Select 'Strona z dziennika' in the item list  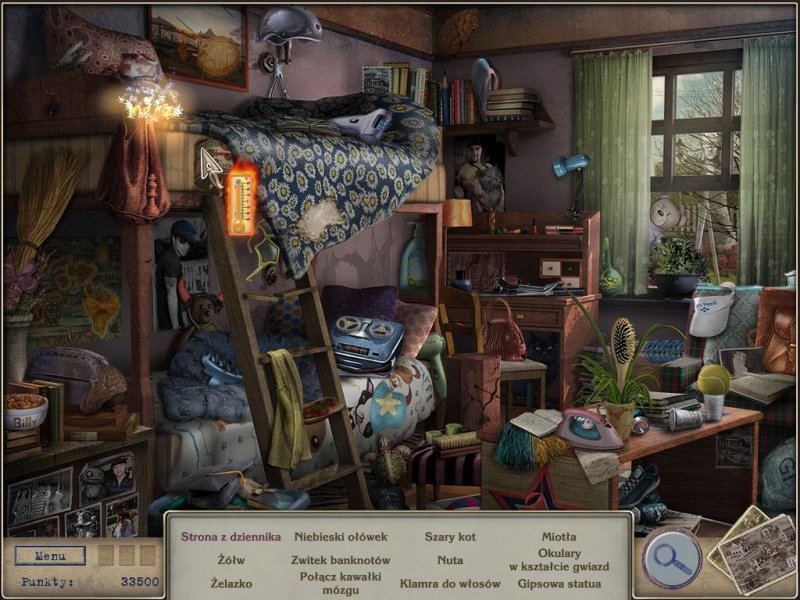231,537
